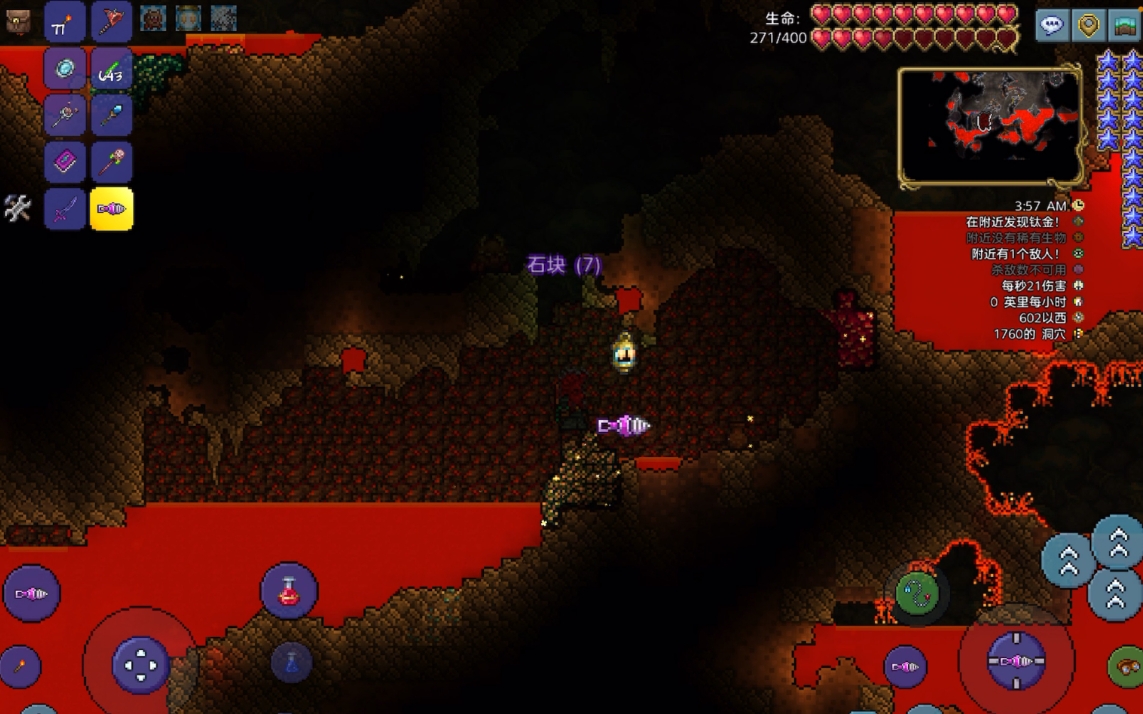Tap the drill quick-use button beside the potion
1143x714 pixels.
31,594
